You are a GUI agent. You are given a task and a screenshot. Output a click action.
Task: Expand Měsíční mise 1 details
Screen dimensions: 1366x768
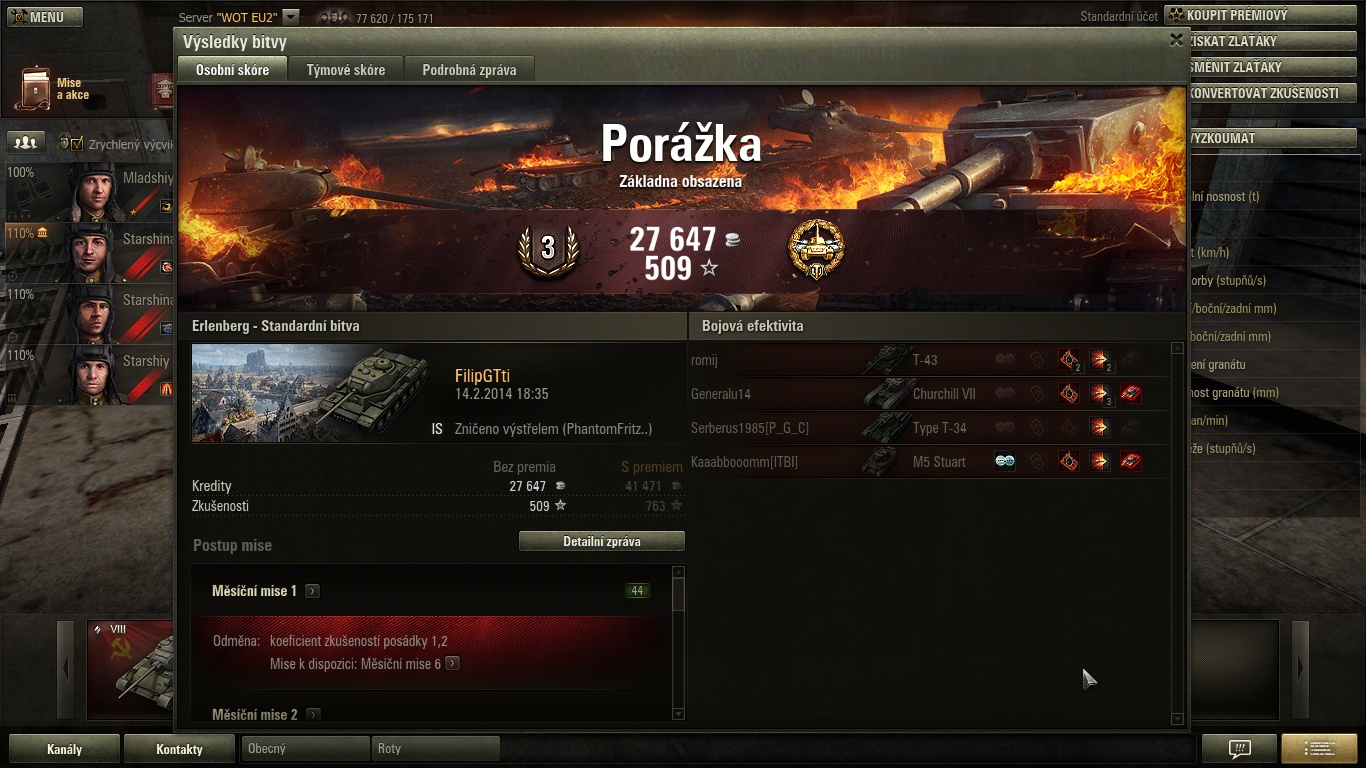pos(313,591)
